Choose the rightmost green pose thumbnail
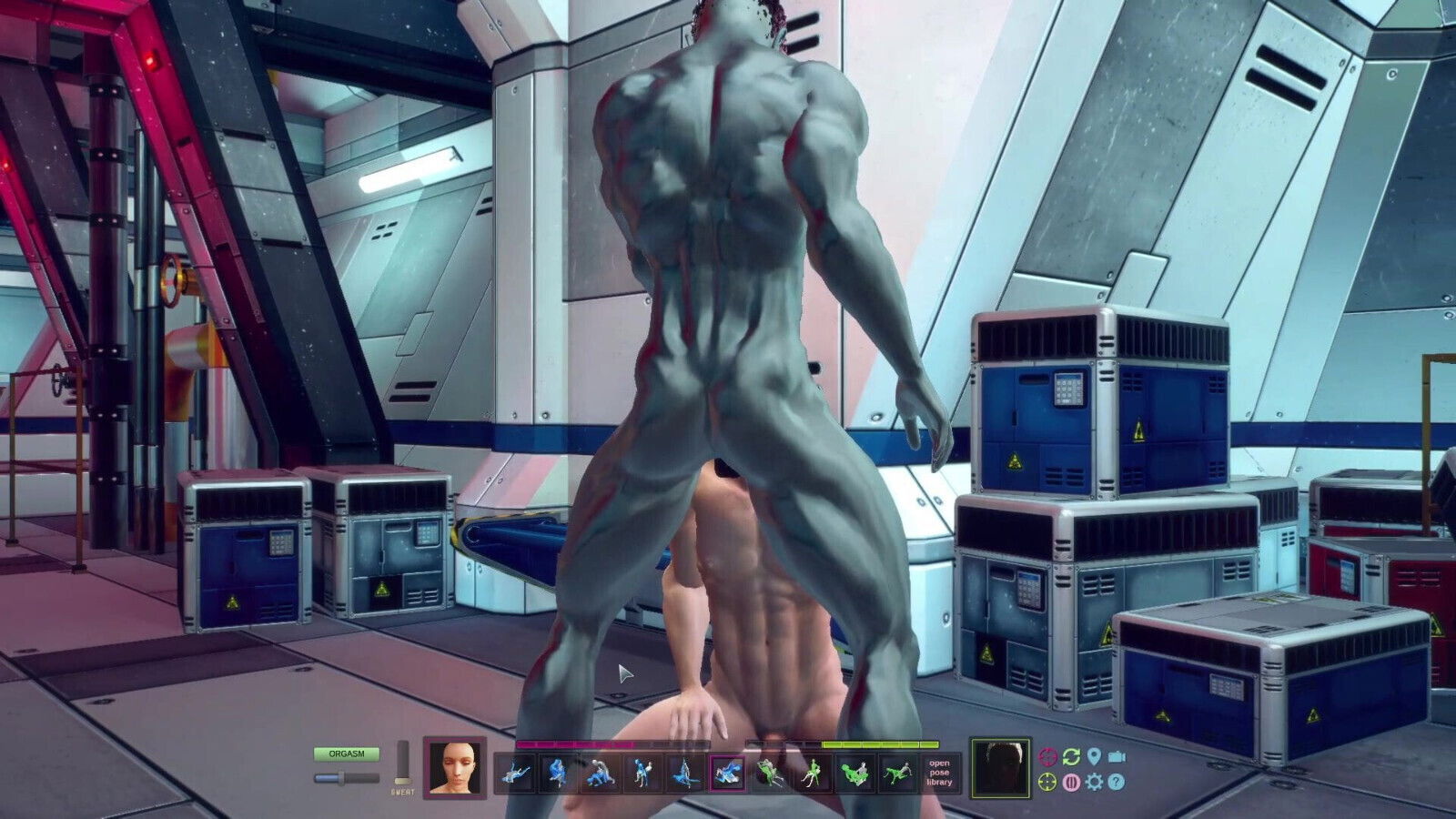The height and width of the screenshot is (819, 1456). click(897, 773)
